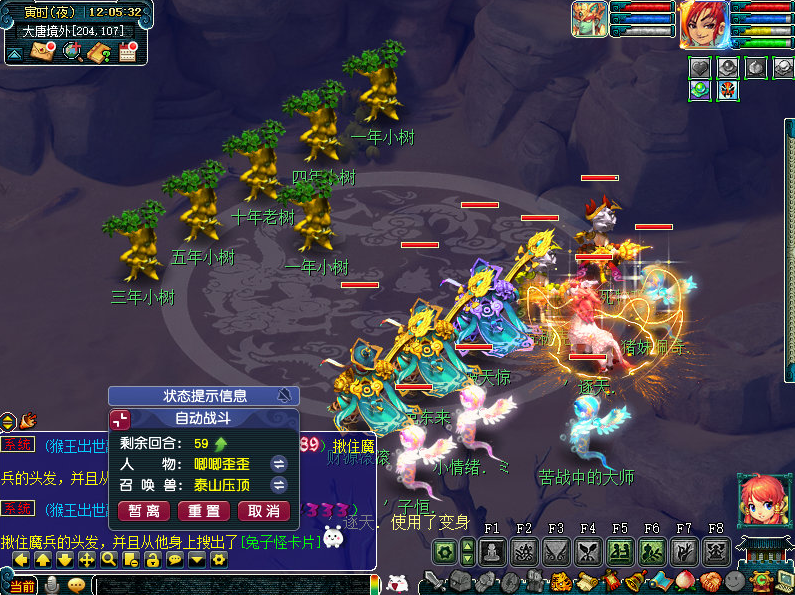Screen dimensions: 795x595
Task: Select the summoned pet portrait at top
Action: (x=588, y=20)
